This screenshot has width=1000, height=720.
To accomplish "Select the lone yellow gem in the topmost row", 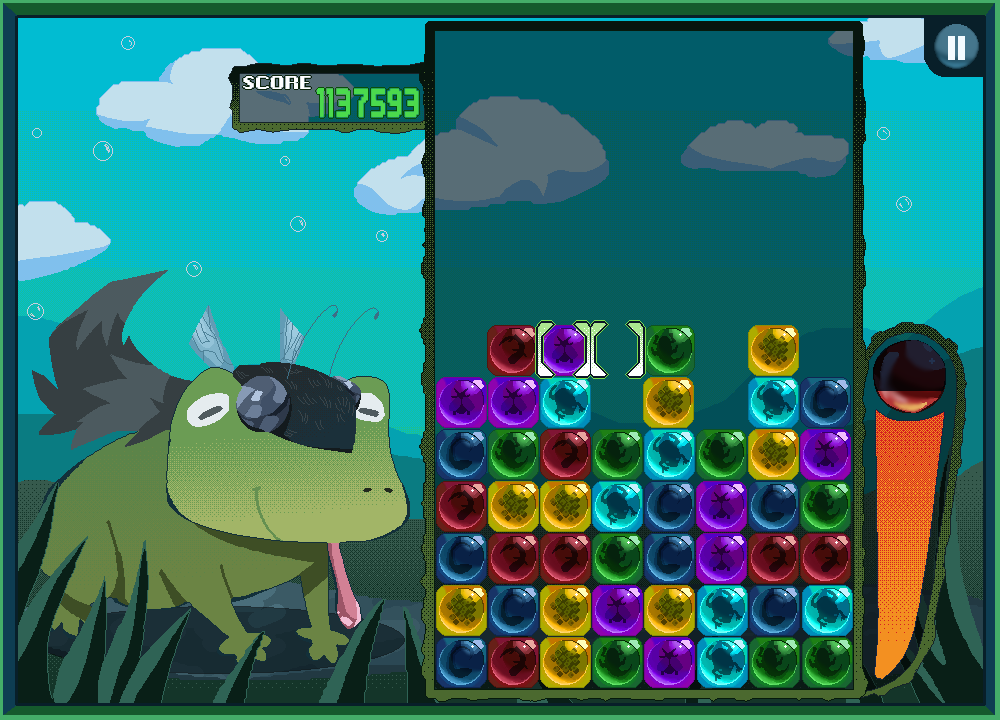I will (x=773, y=350).
